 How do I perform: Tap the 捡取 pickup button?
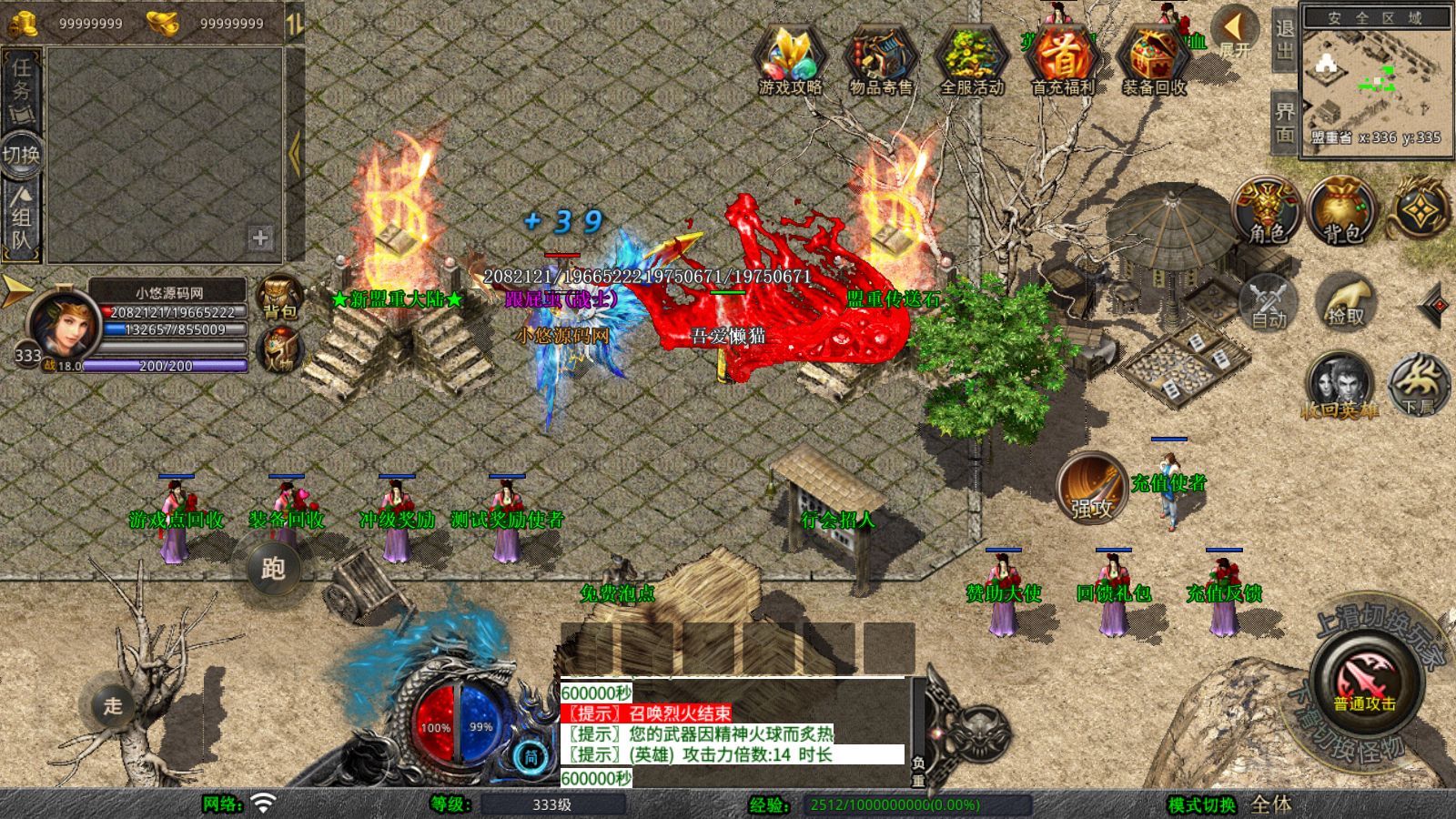click(1346, 300)
